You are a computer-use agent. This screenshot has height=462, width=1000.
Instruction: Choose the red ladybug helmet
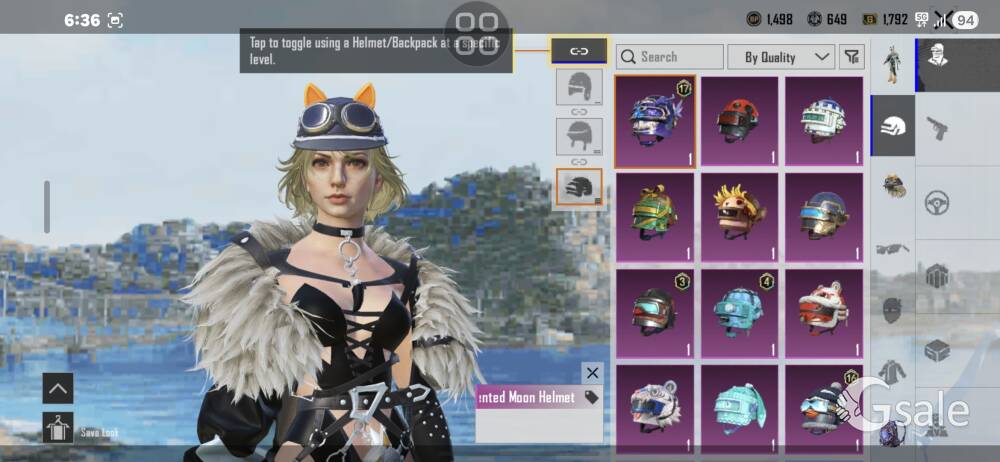pyautogui.click(x=740, y=121)
